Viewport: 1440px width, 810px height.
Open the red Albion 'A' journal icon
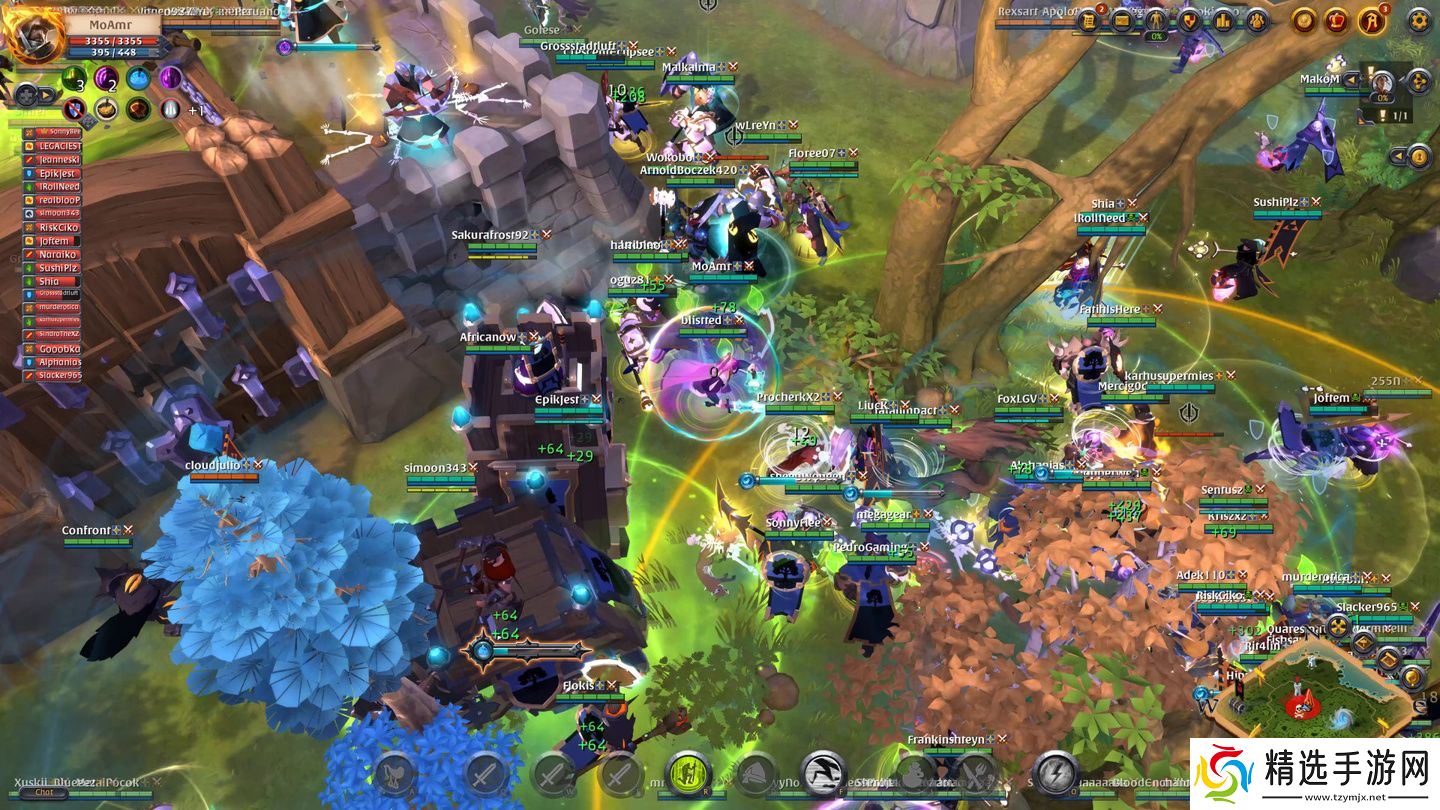[x=1372, y=20]
